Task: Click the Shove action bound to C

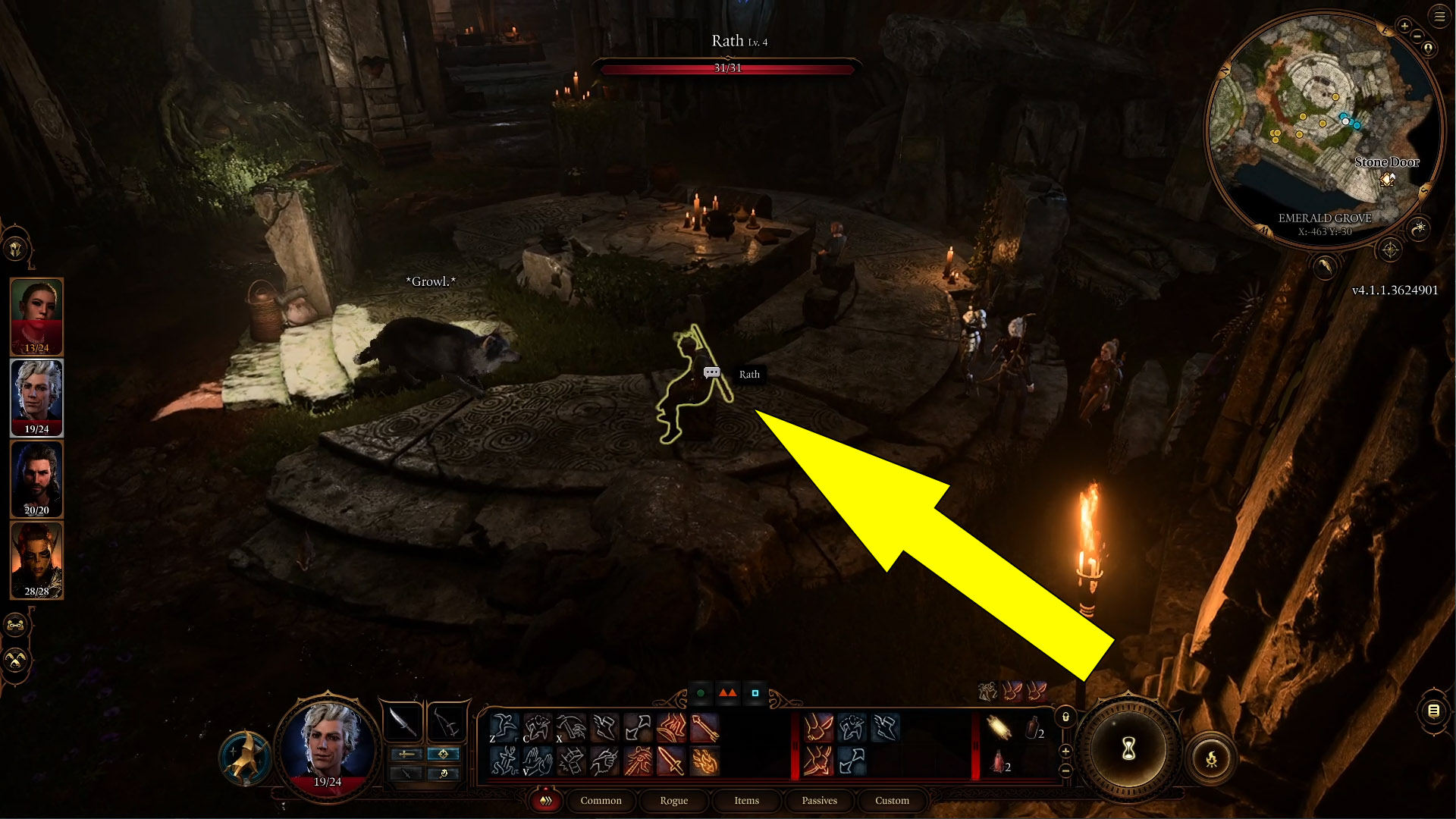Action: (x=537, y=728)
